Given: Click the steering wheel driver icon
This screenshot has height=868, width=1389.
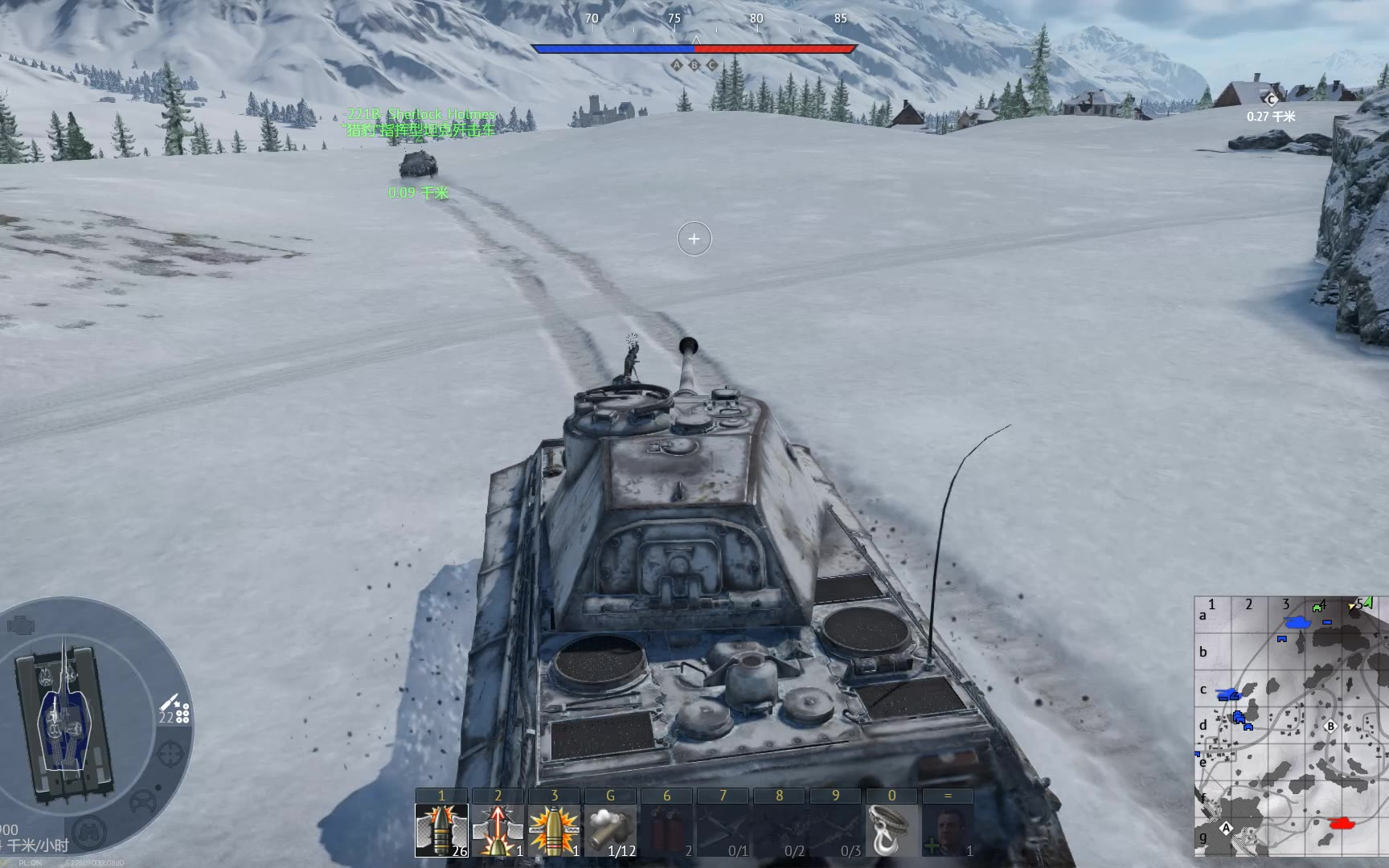Looking at the screenshot, I should tap(142, 801).
